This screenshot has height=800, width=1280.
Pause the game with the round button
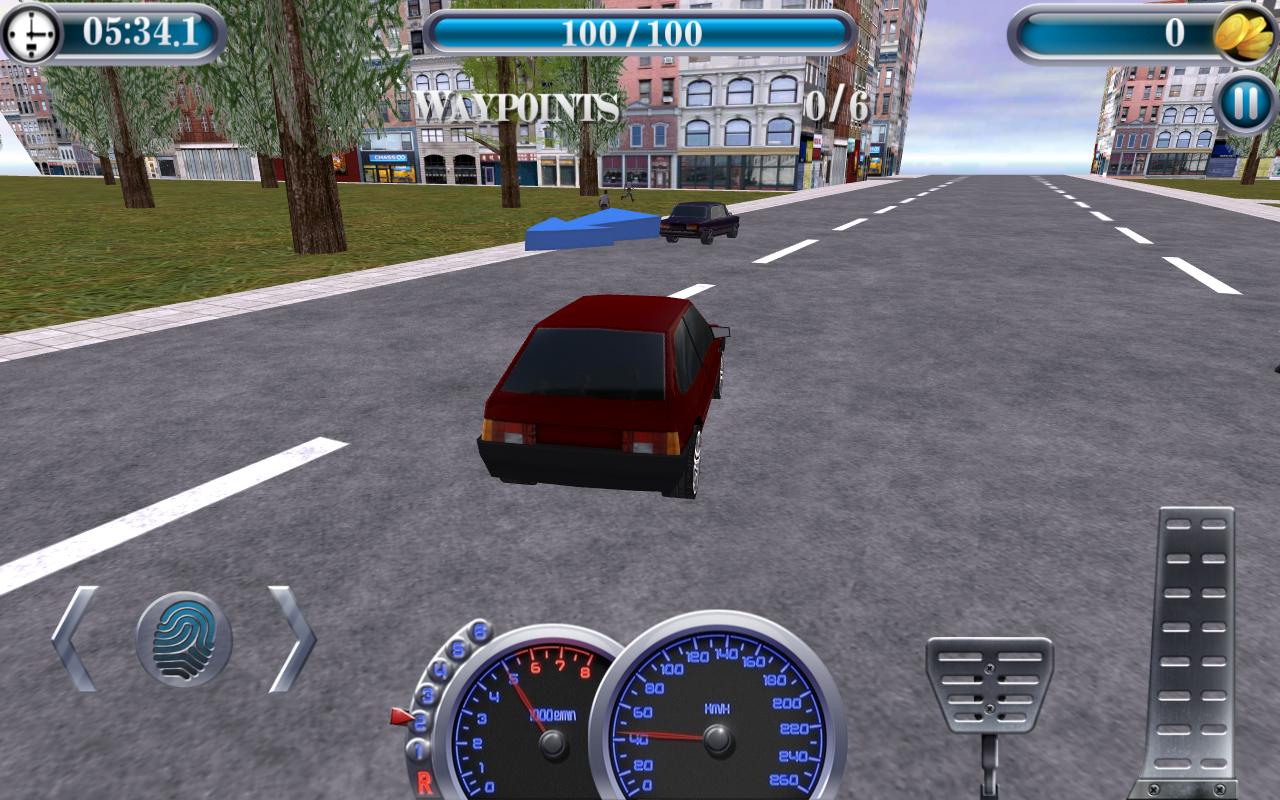[x=1245, y=103]
